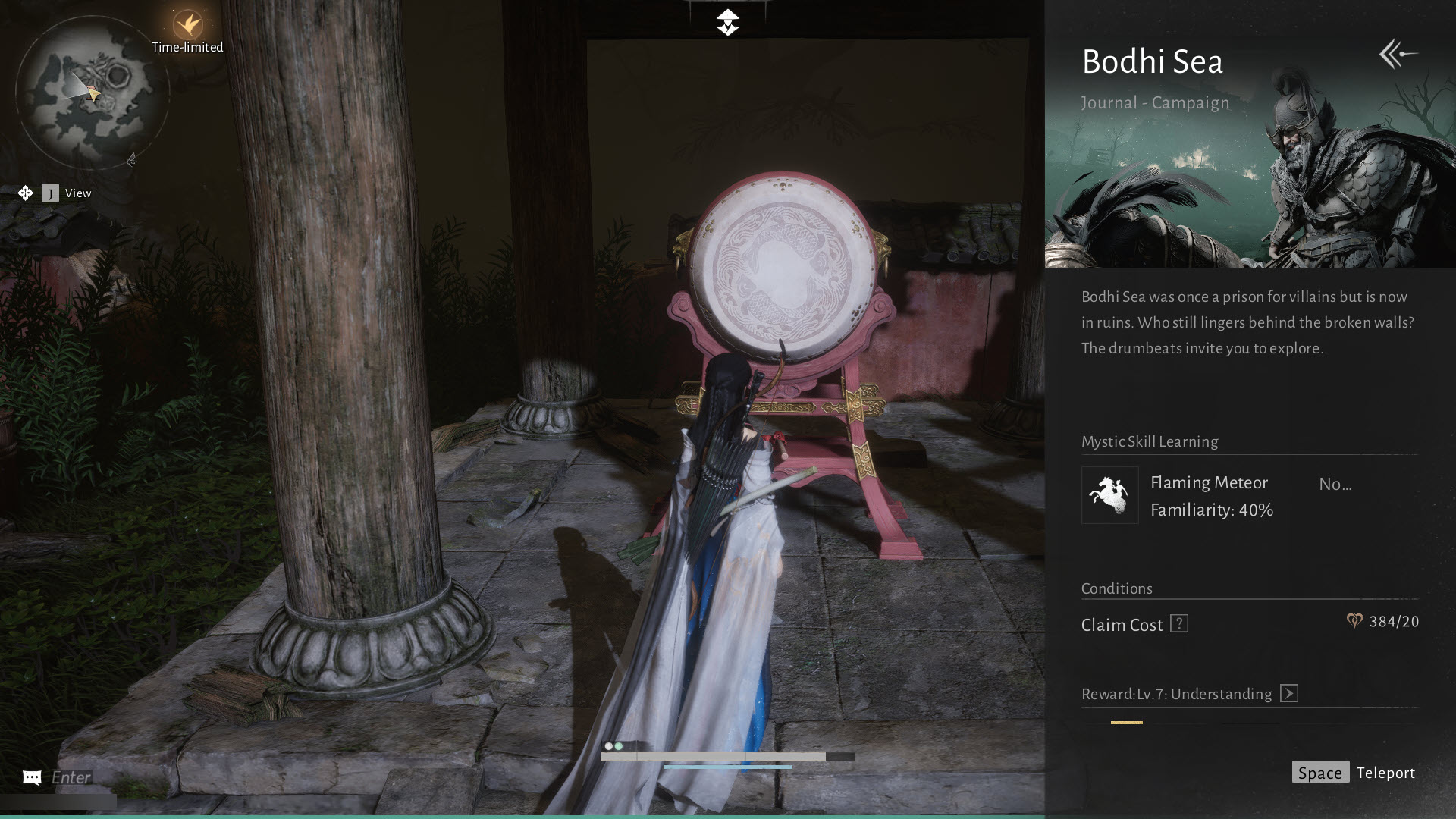The width and height of the screenshot is (1456, 819).
Task: Open the Time-limited event icon
Action: tap(187, 27)
